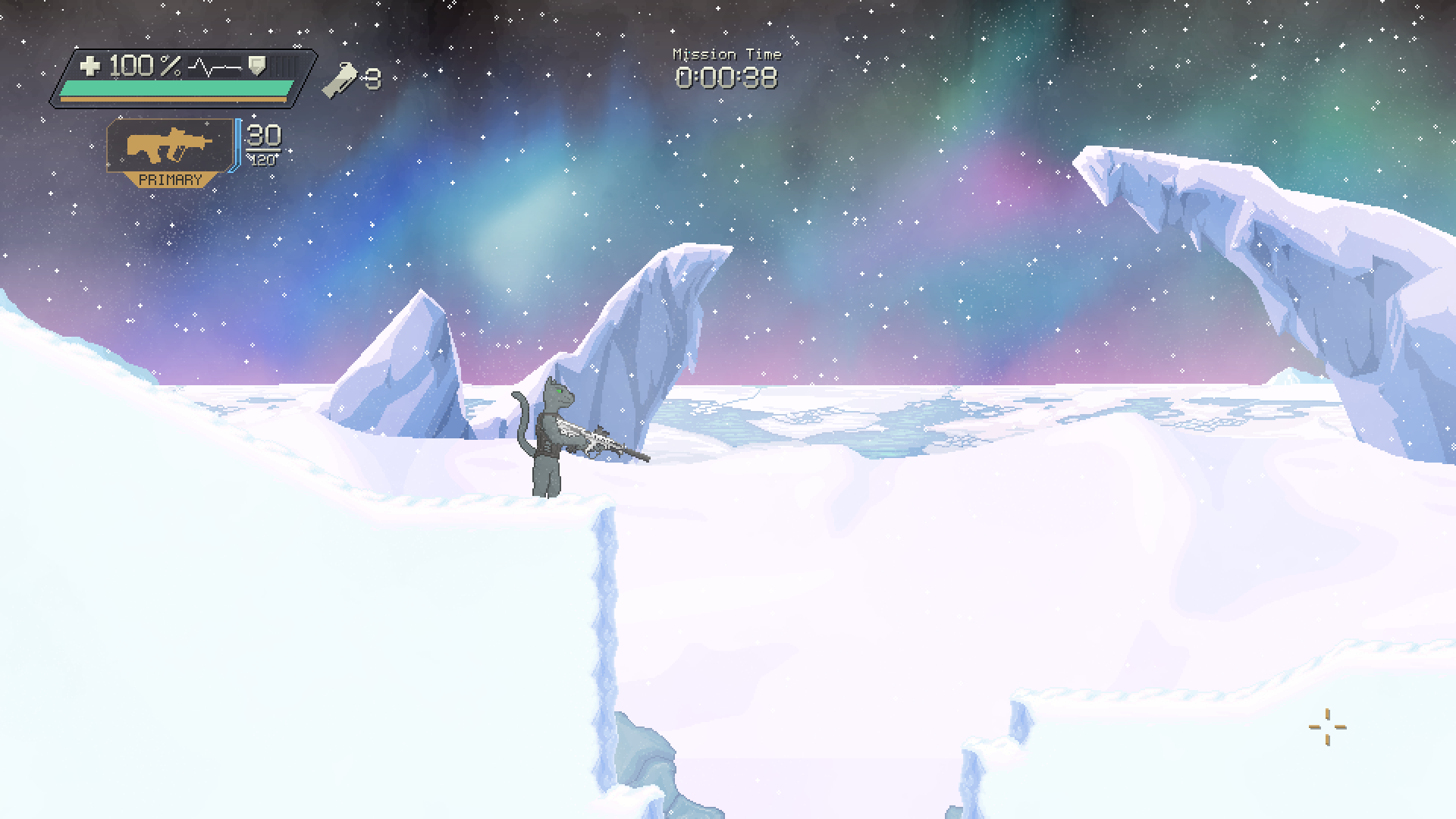Click the grenade item icon

click(x=339, y=80)
